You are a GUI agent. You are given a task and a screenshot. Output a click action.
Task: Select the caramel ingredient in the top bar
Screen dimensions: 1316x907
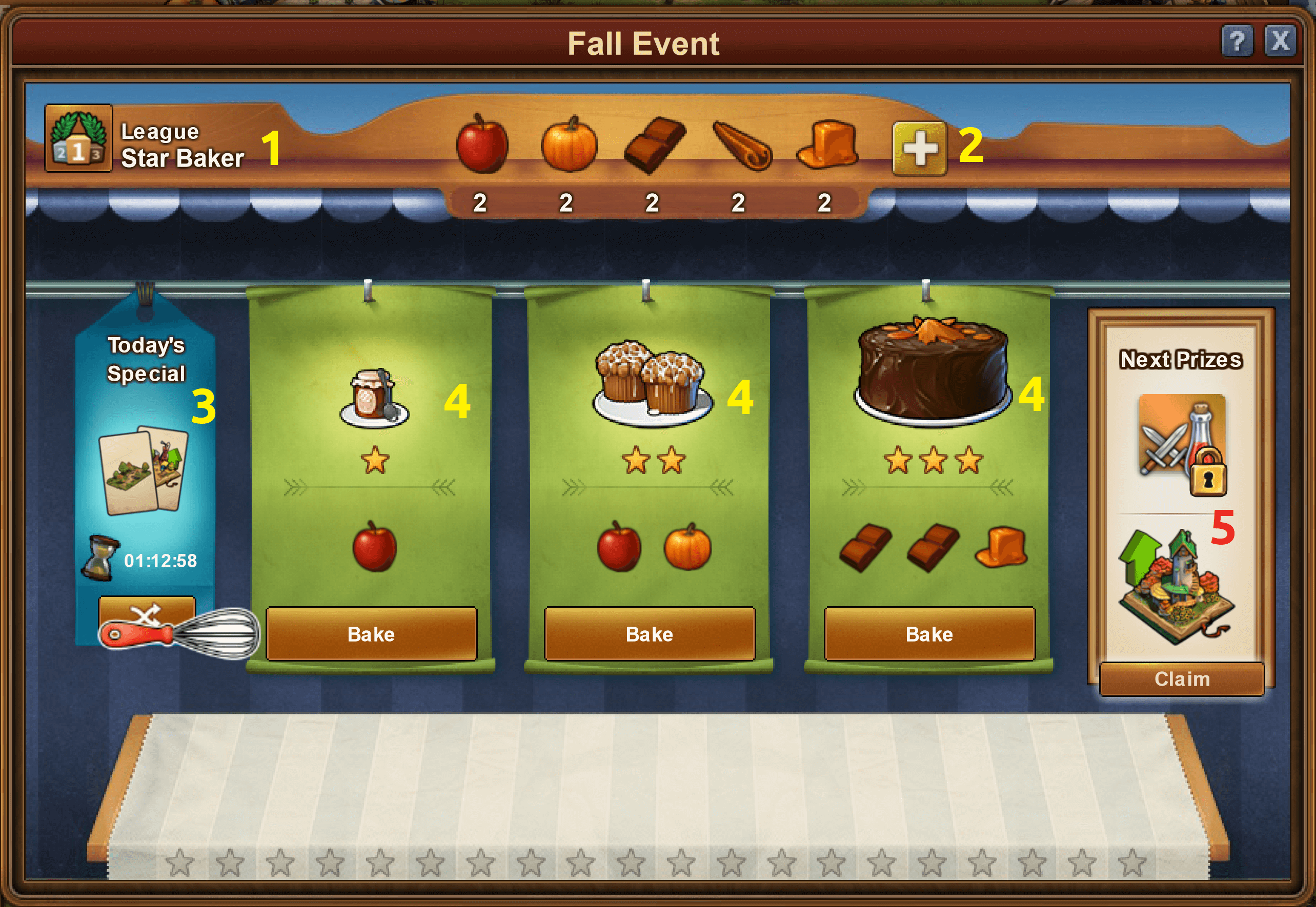click(827, 145)
